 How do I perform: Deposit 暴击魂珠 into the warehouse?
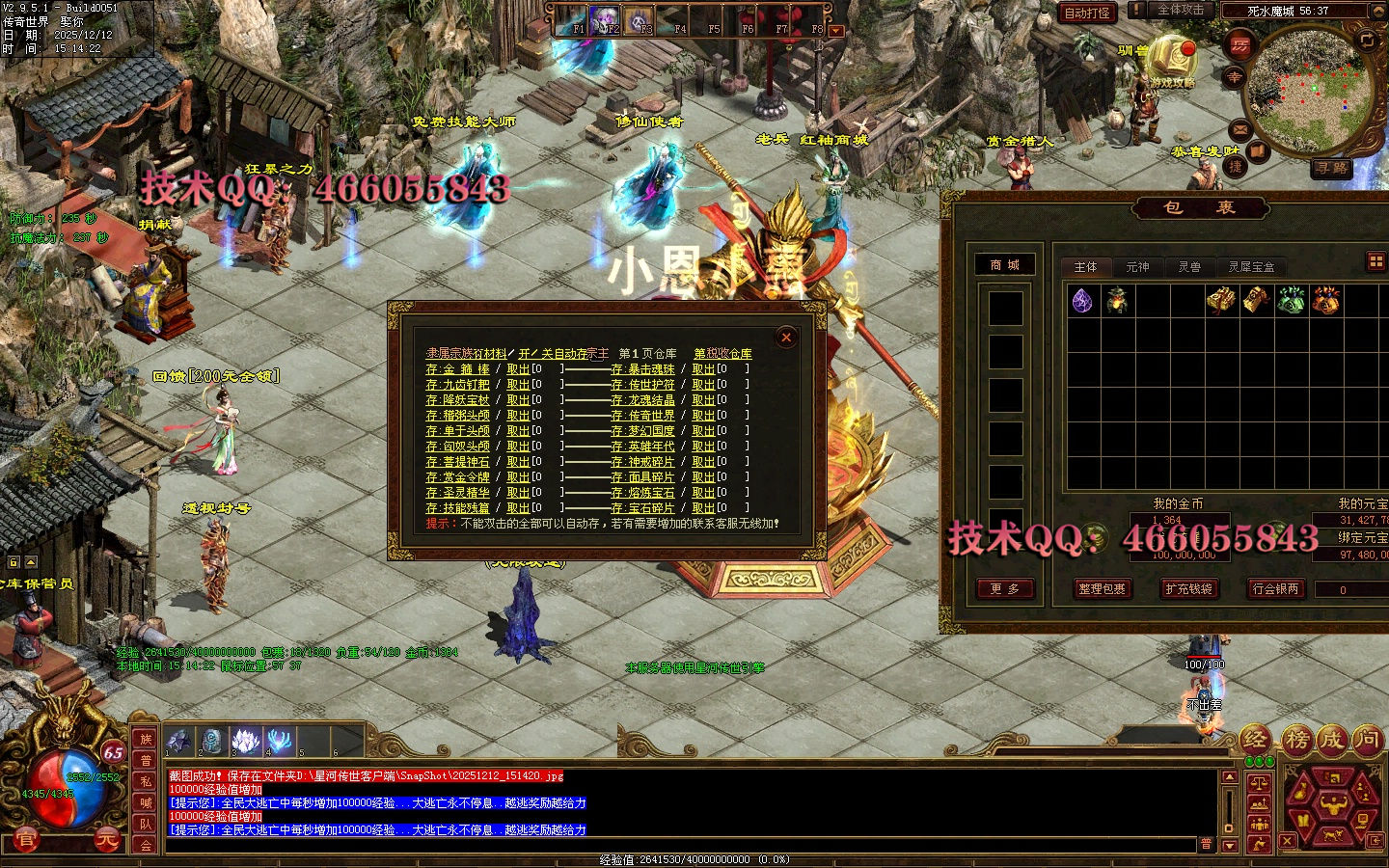point(642,368)
